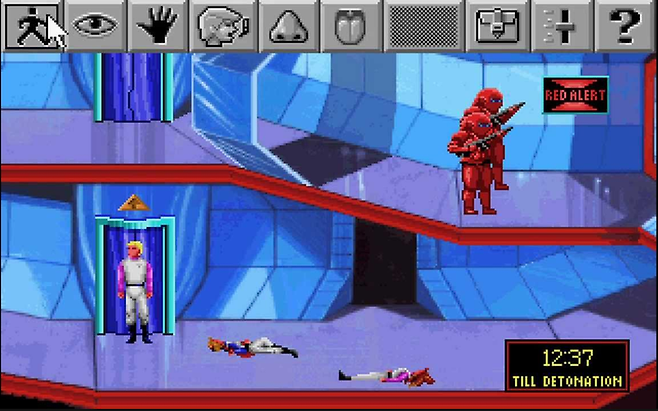This screenshot has width=658, height=411.
Task: Select the walk cursor icon
Action: click(32, 26)
